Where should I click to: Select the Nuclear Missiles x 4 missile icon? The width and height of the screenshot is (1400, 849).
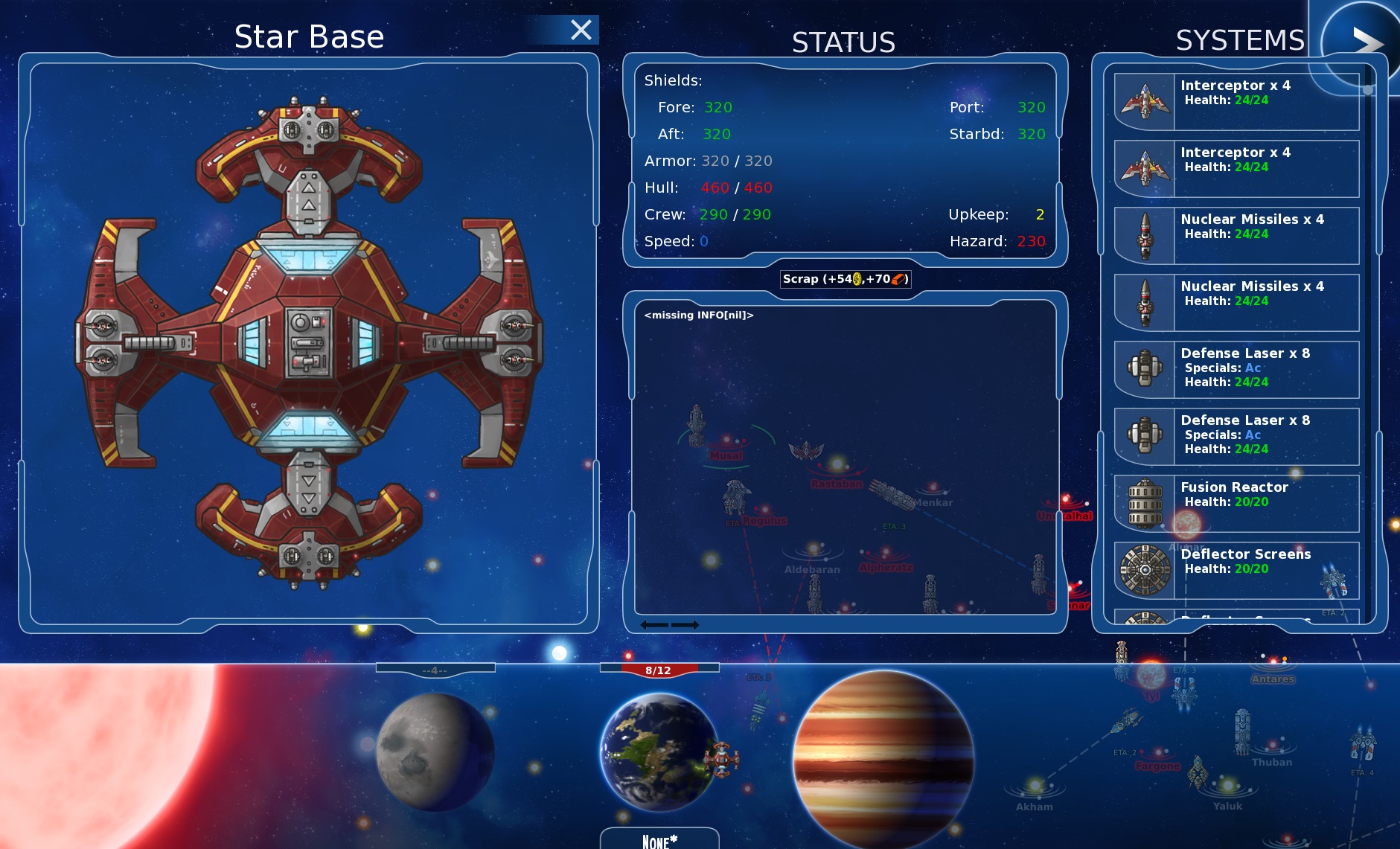pyautogui.click(x=1143, y=233)
